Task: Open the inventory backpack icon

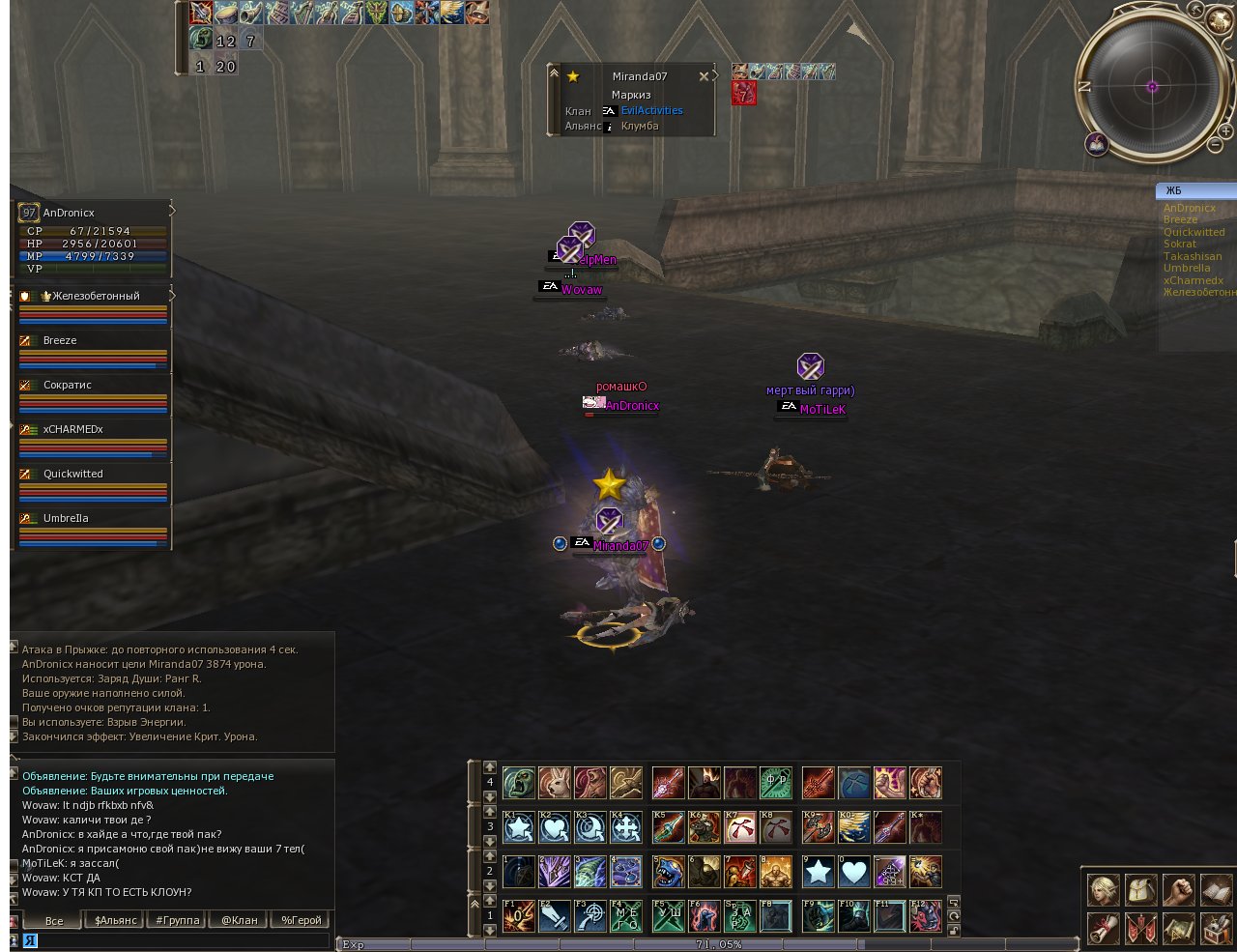Action: (x=1140, y=891)
